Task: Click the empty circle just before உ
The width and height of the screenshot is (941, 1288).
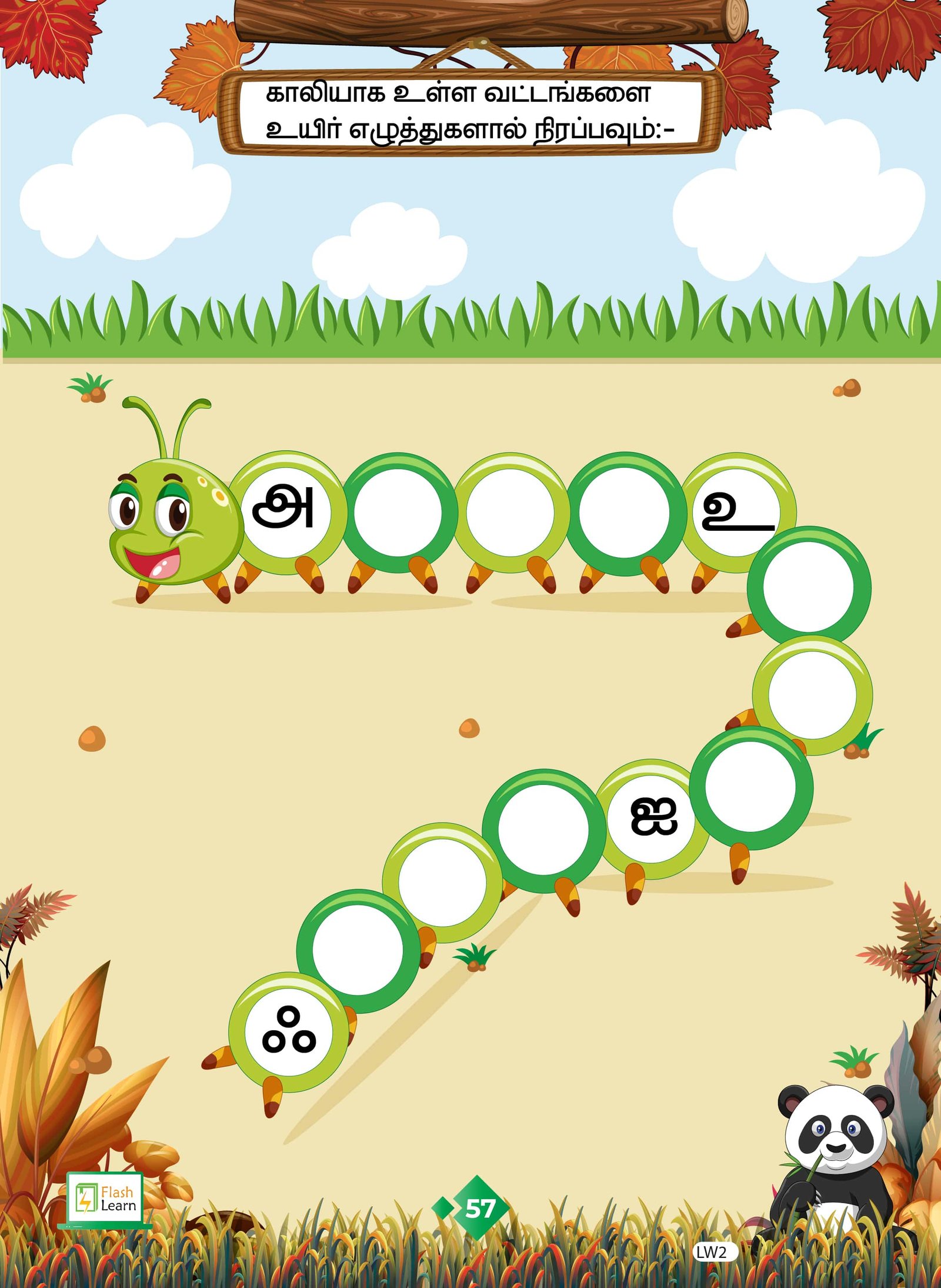Action: pyautogui.click(x=624, y=512)
